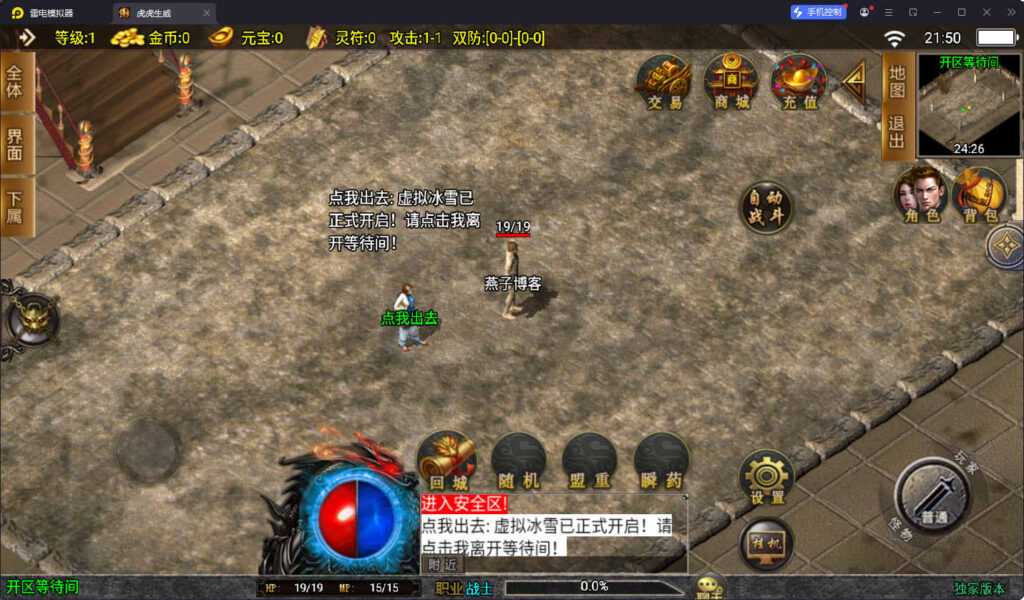Open the 设置 gear settings
1024x600 pixels.
[x=767, y=477]
